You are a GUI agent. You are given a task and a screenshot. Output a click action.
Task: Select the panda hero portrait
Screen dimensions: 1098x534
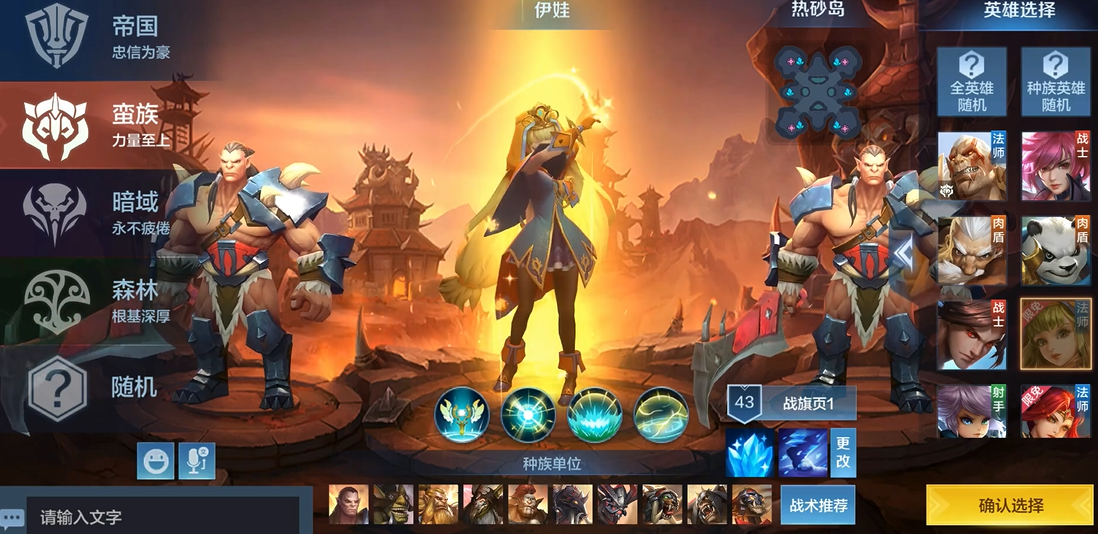coord(1055,251)
